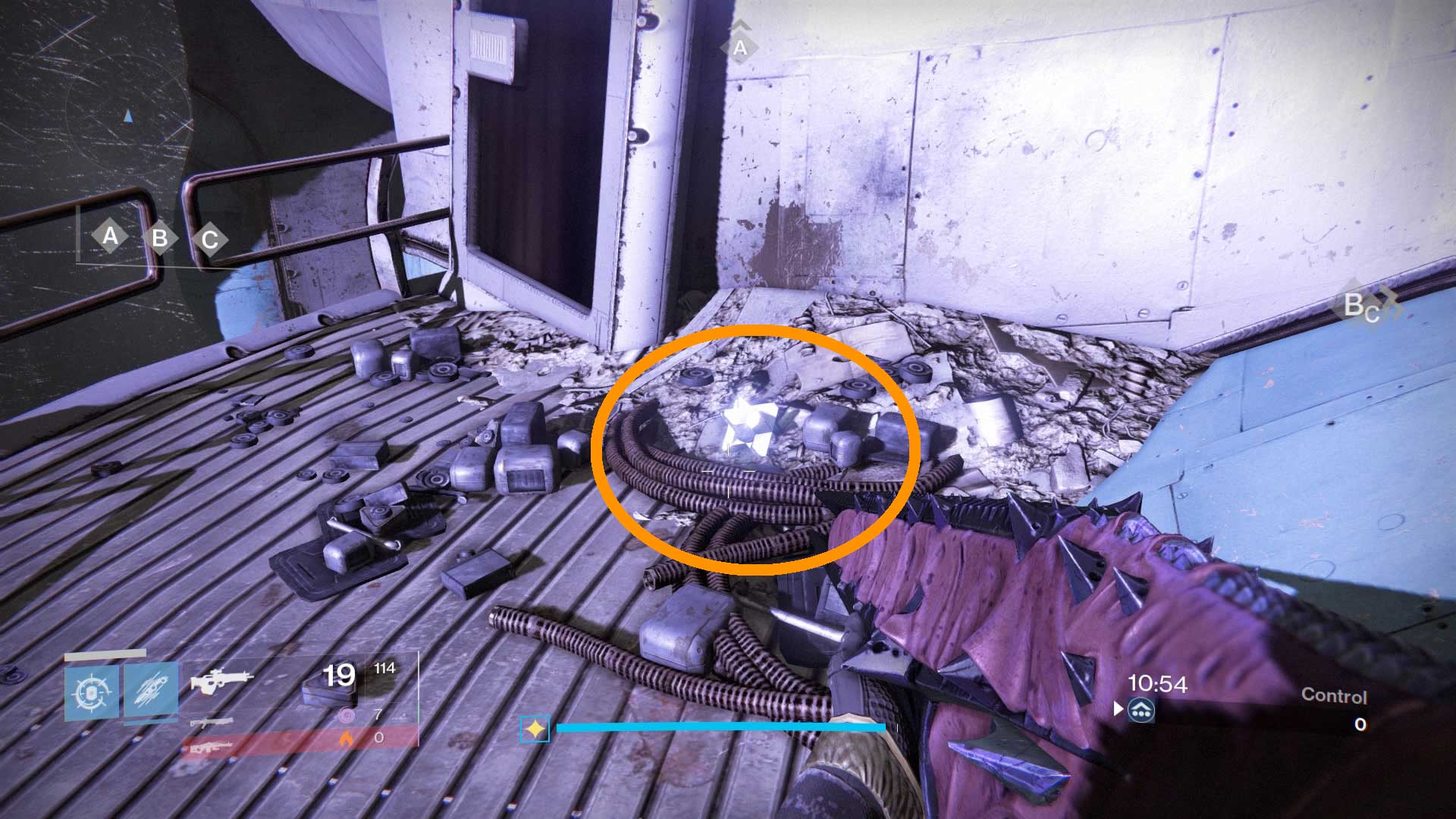Click the melee ability icon
Viewport: 1456px width, 819px height.
[151, 690]
